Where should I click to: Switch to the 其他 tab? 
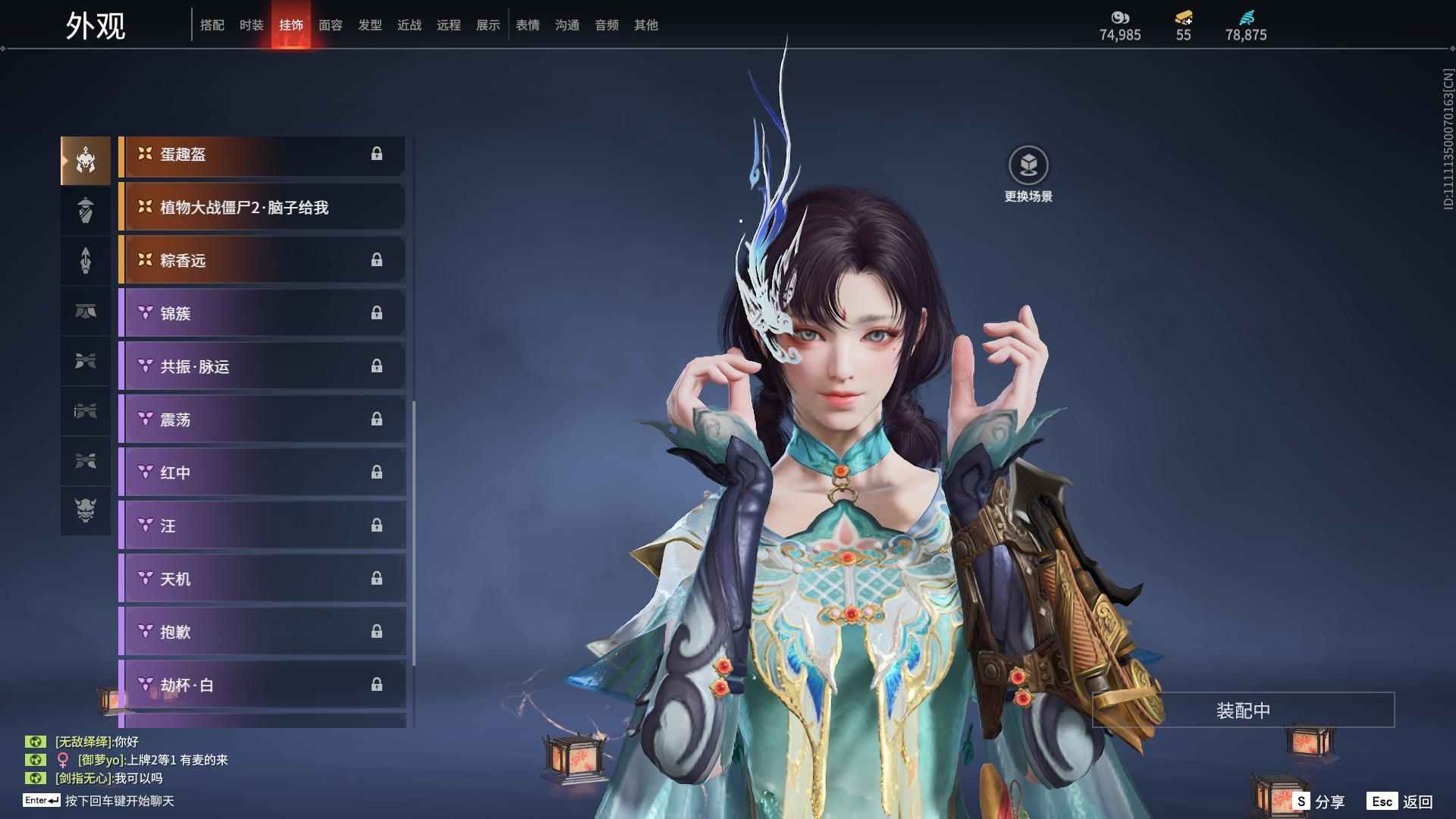(645, 25)
